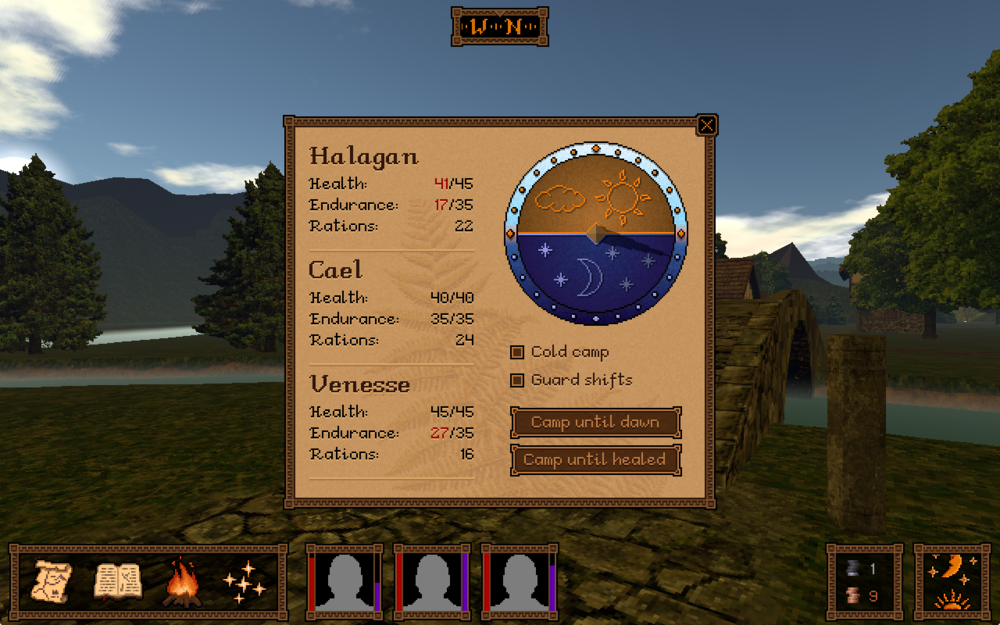This screenshot has height=625, width=1000.
Task: Choose Camp until dawn
Action: (x=595, y=422)
